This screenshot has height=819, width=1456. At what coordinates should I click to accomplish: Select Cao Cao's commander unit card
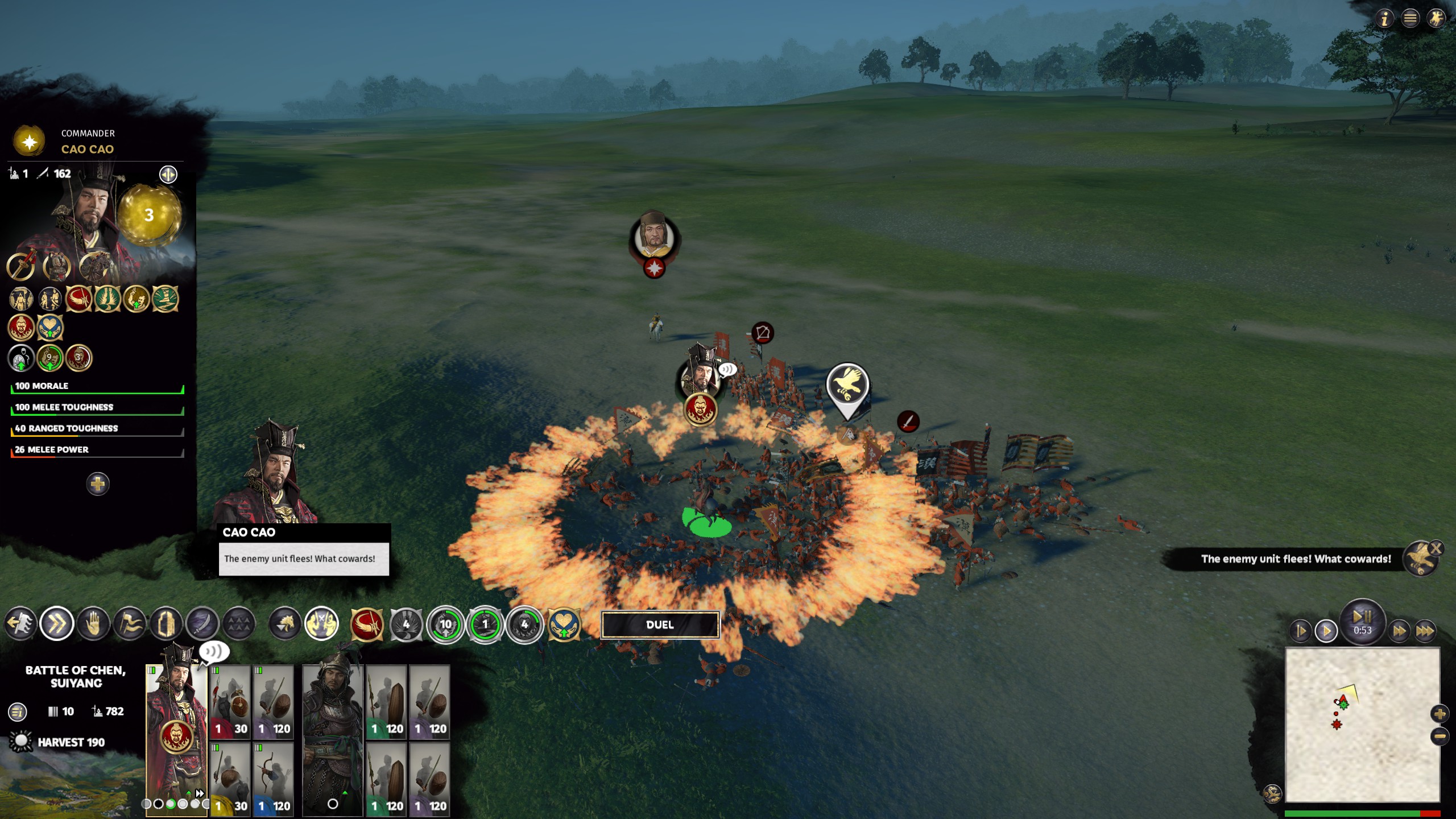tap(176, 734)
